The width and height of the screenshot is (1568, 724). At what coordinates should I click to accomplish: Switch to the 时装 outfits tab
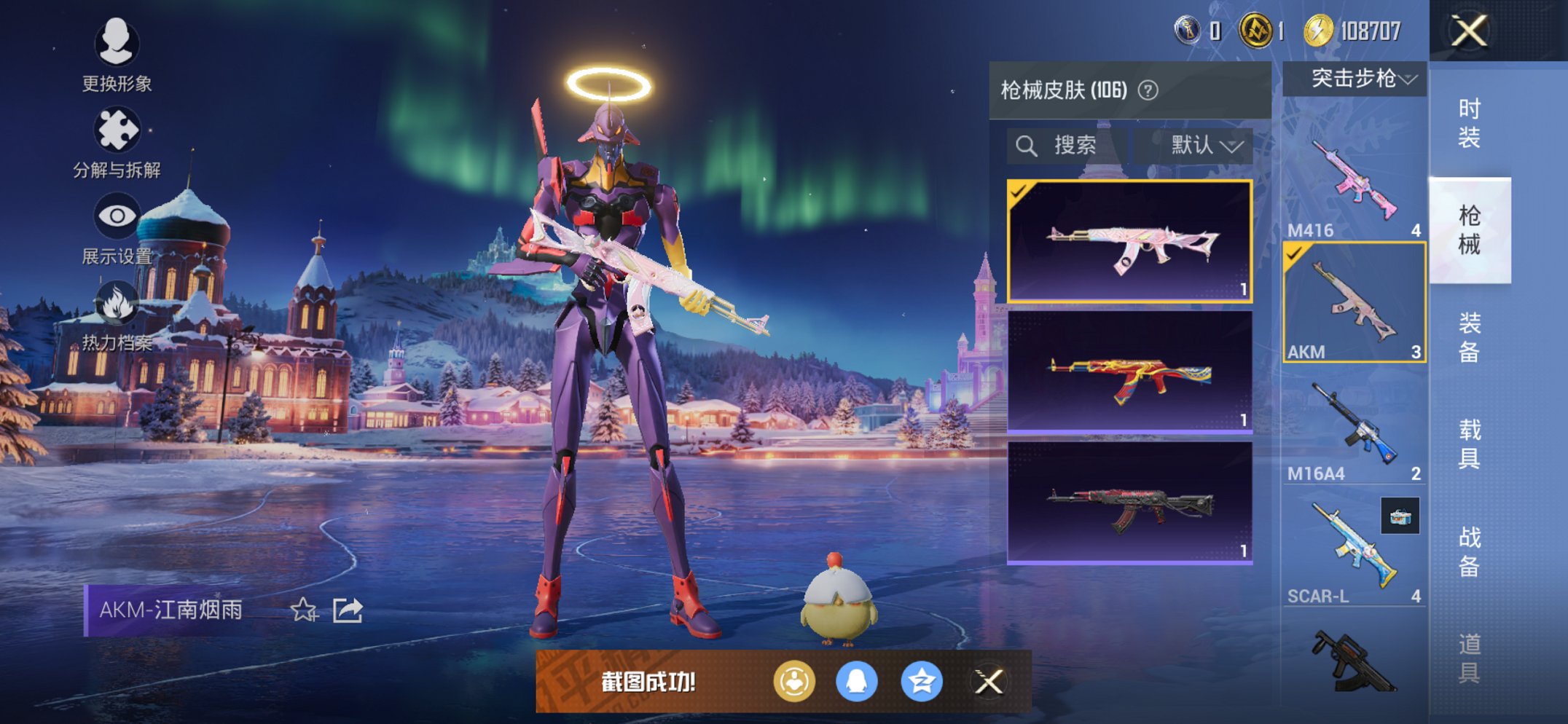1469,123
